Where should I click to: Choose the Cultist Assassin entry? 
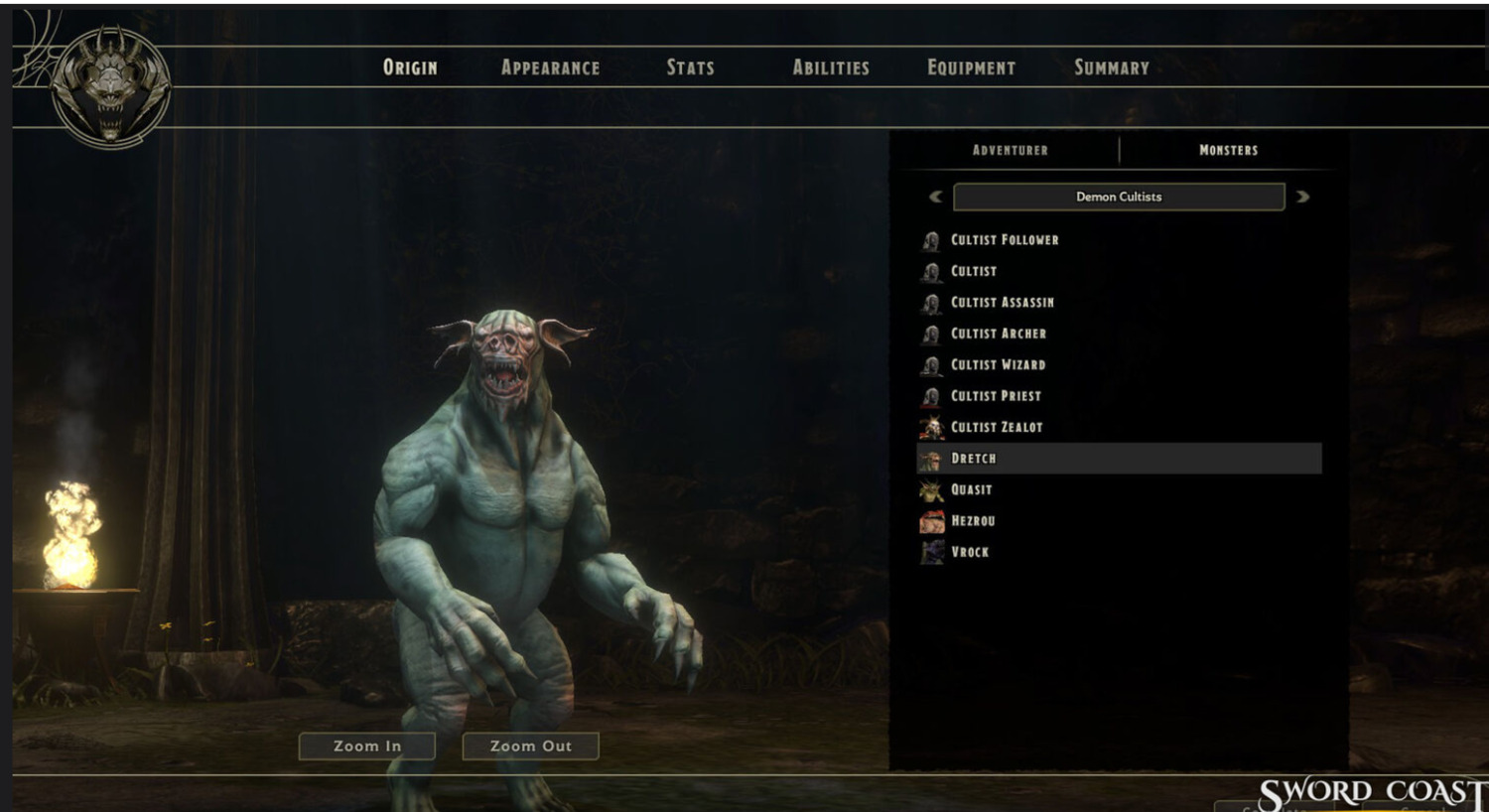(1002, 303)
